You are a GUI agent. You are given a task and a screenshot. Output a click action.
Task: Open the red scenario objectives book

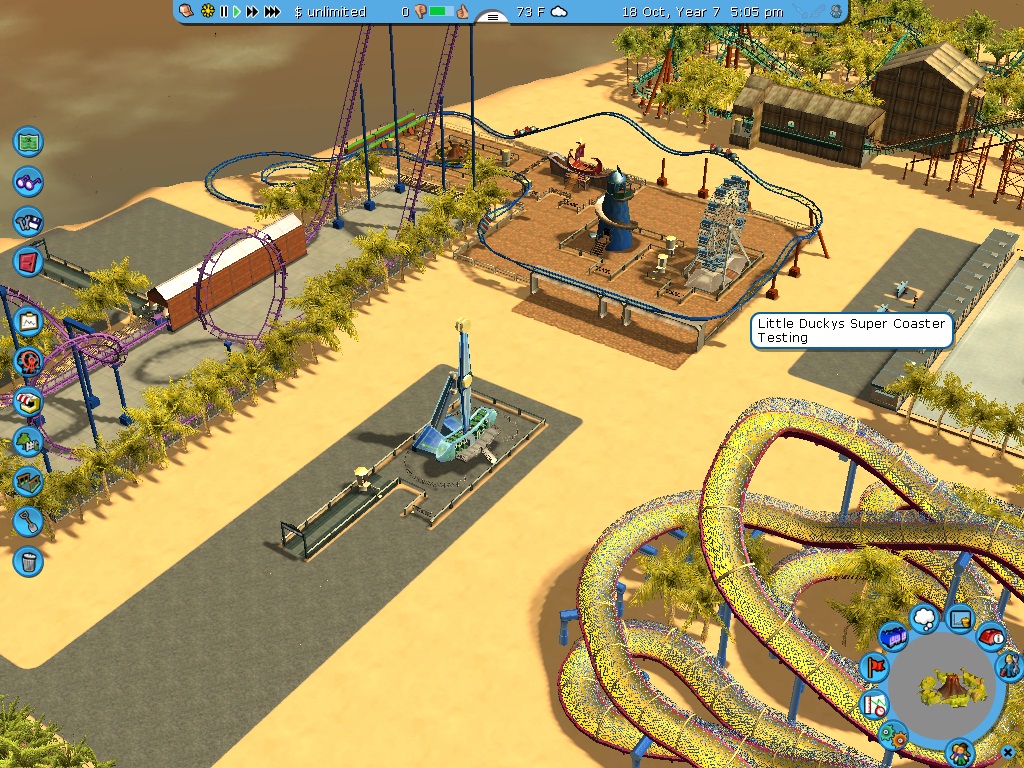28,262
